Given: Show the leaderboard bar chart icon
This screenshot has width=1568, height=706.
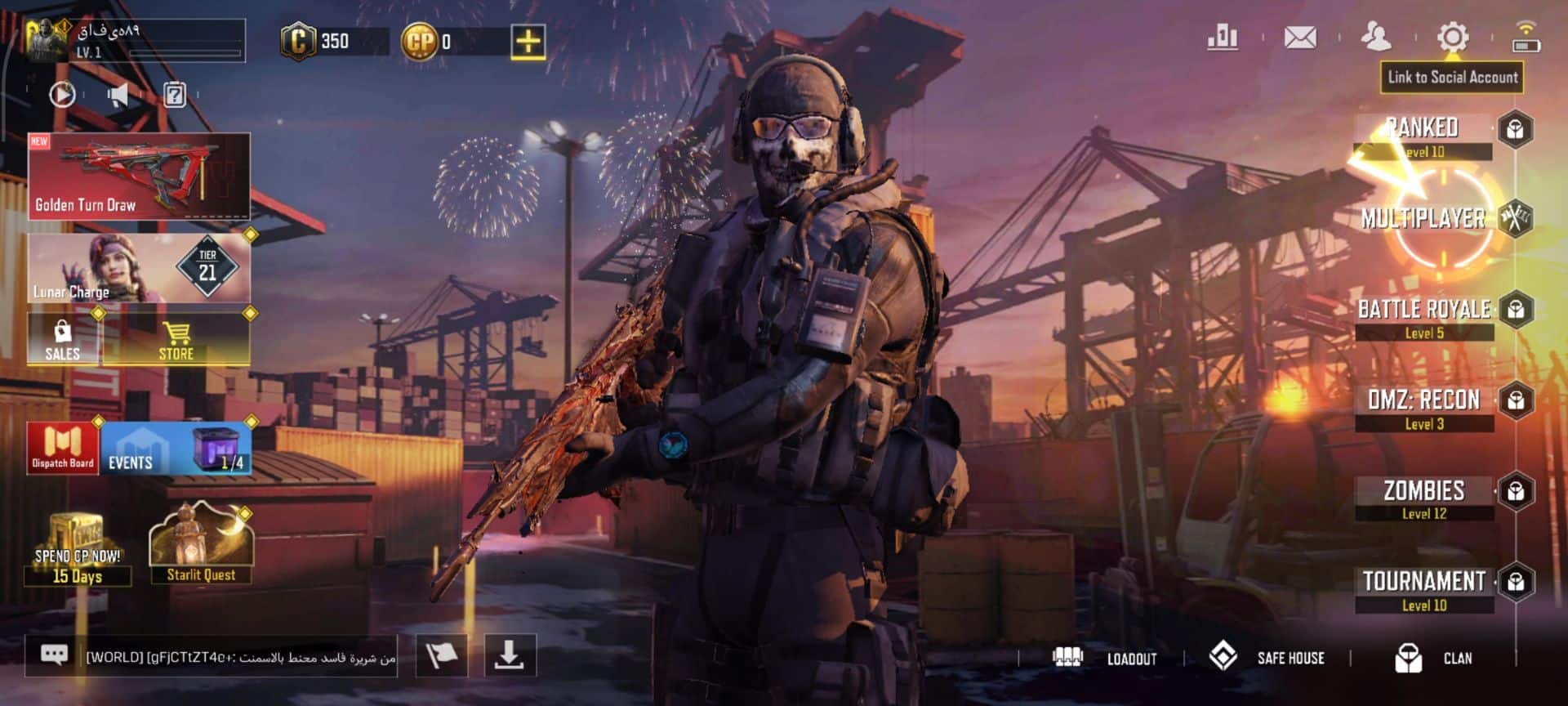Looking at the screenshot, I should (x=1223, y=38).
